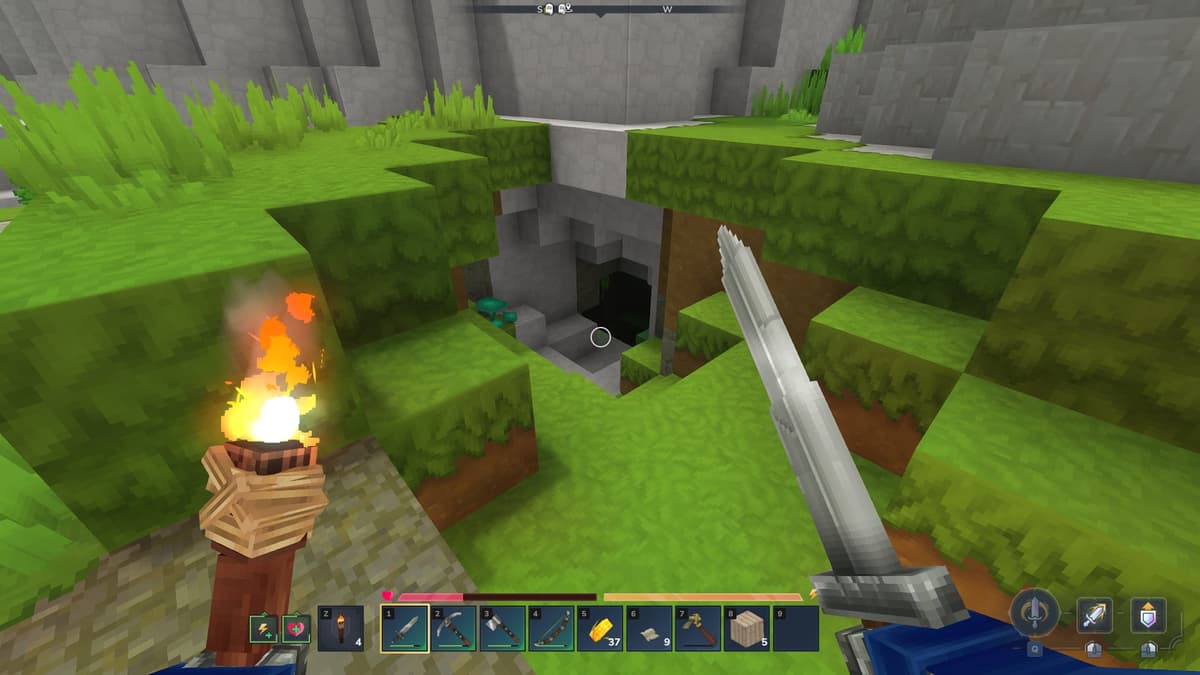
Task: Activate the round sword ability icon
Action: (1034, 612)
